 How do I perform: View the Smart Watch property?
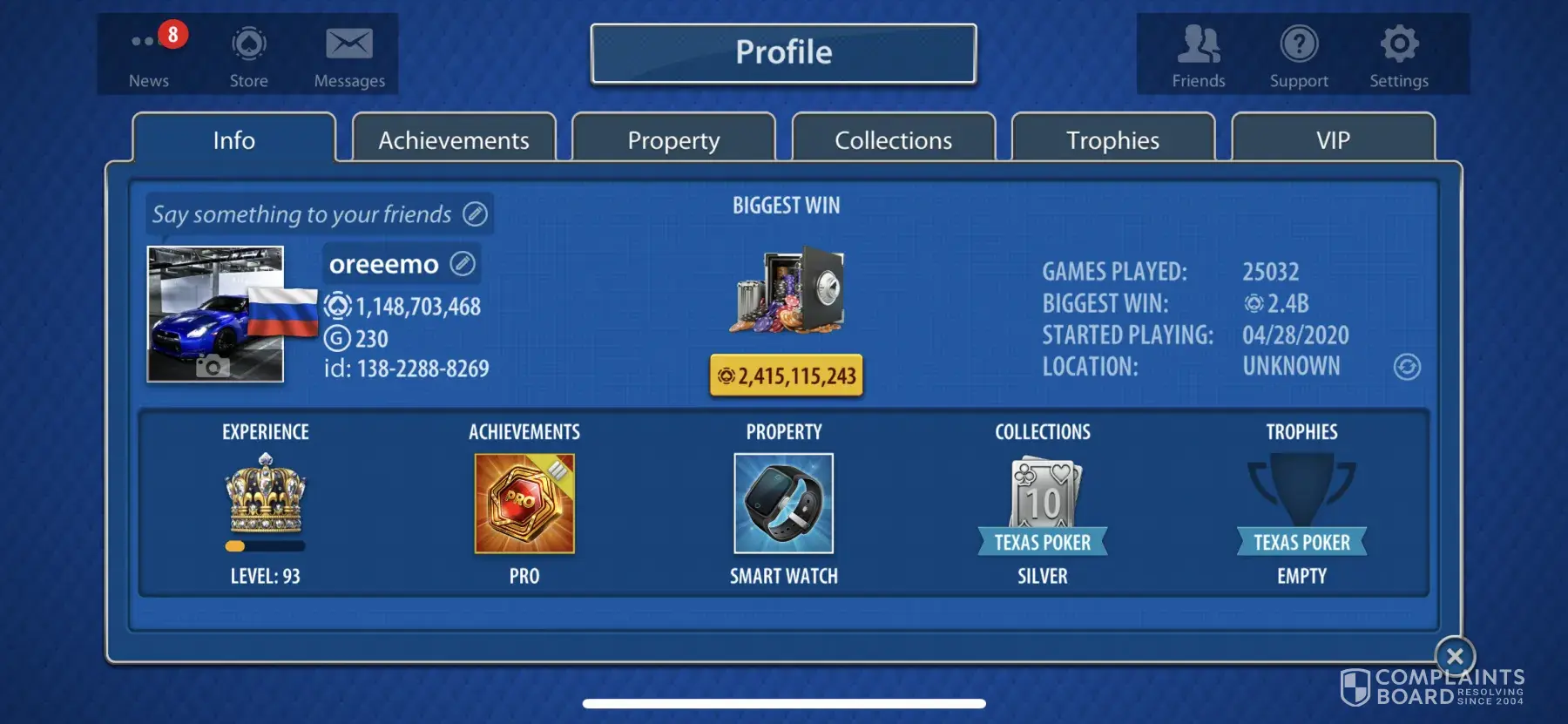click(784, 504)
